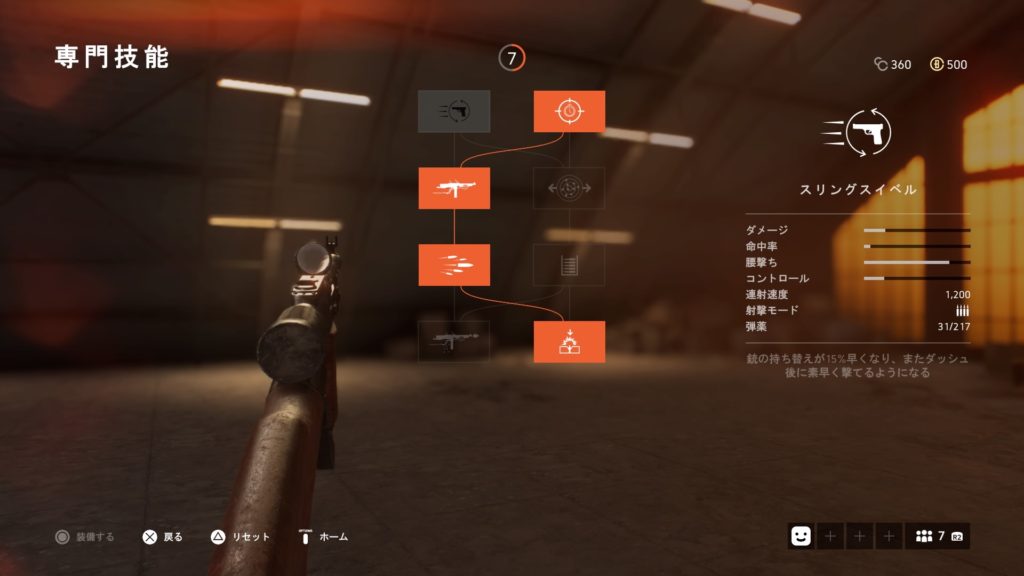Open the squad list showing 7 players
The image size is (1024, 576).
937,536
